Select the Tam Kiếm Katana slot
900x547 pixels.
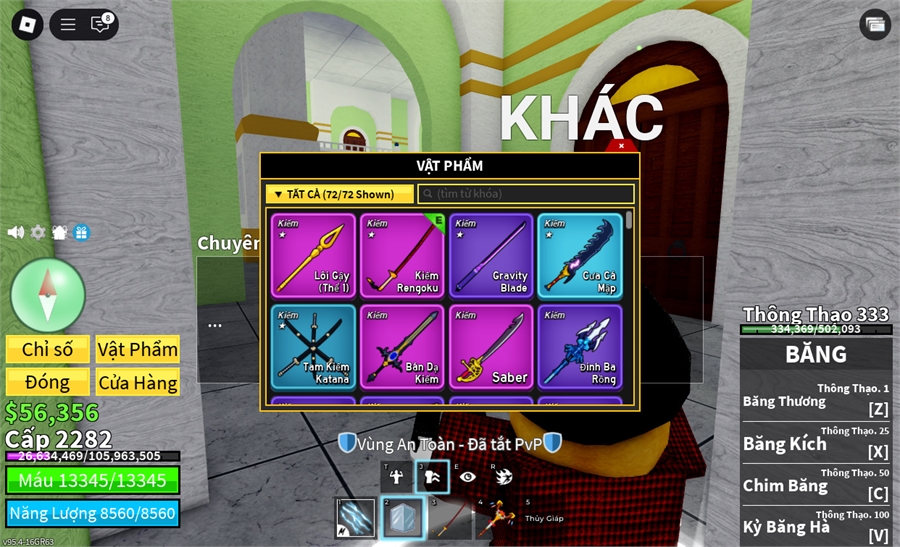tap(313, 346)
